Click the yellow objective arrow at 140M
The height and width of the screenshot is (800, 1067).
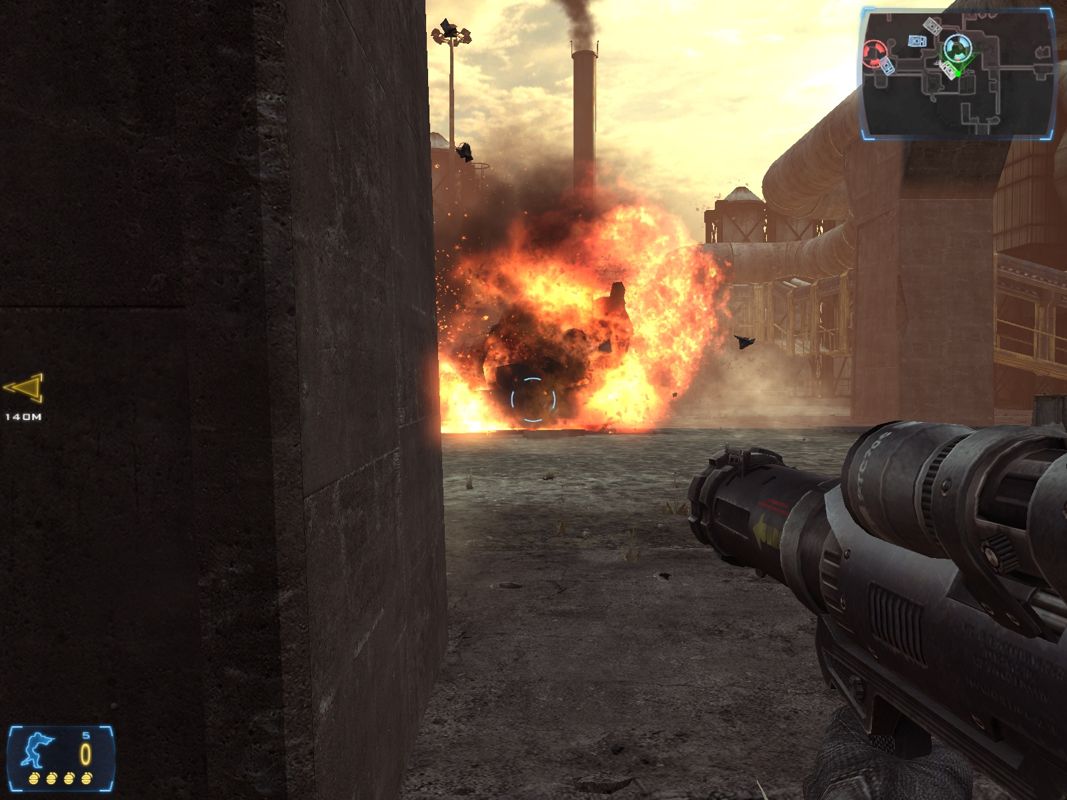(x=23, y=388)
